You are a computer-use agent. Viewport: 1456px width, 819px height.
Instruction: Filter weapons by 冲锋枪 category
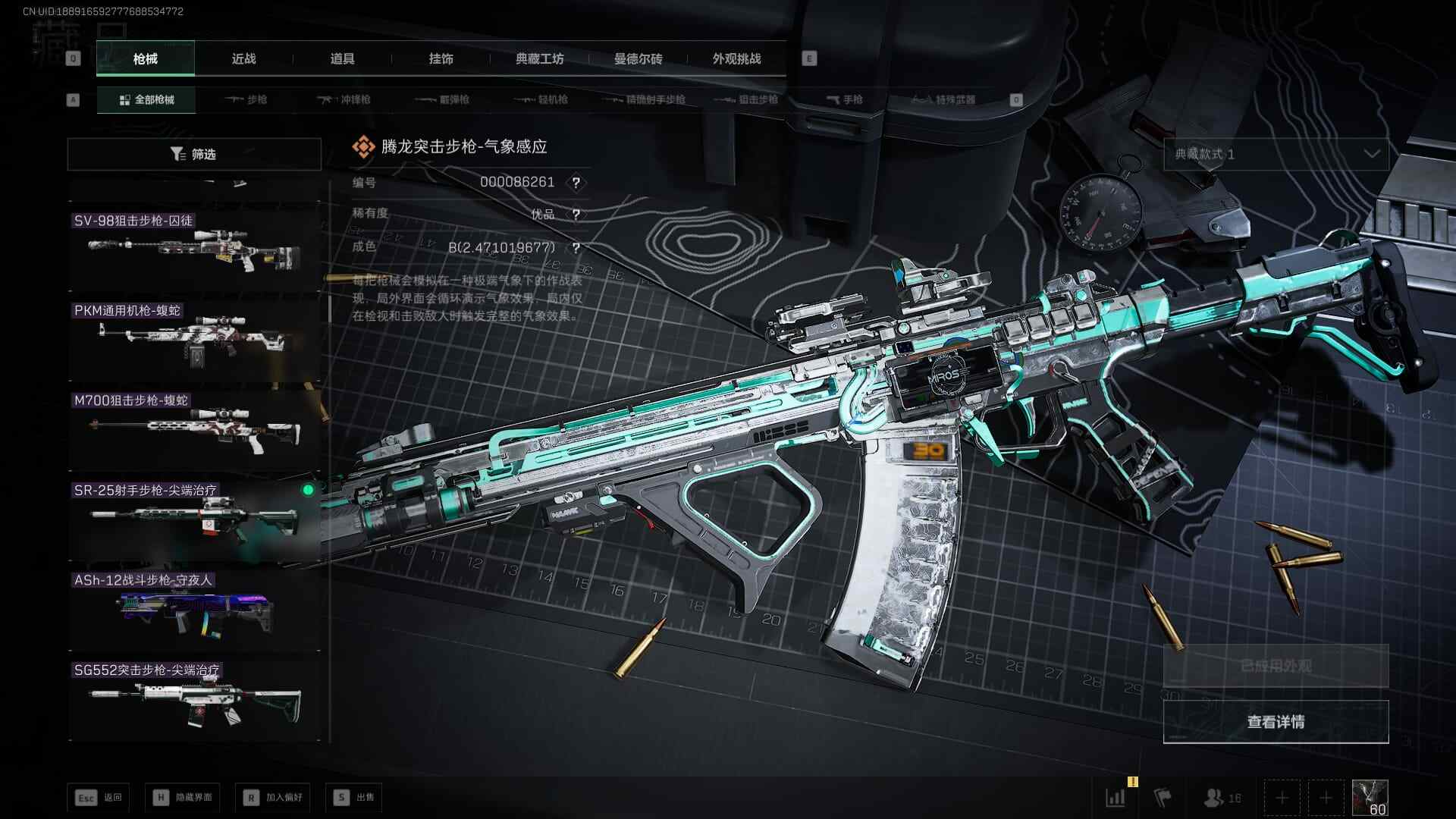coord(344,100)
